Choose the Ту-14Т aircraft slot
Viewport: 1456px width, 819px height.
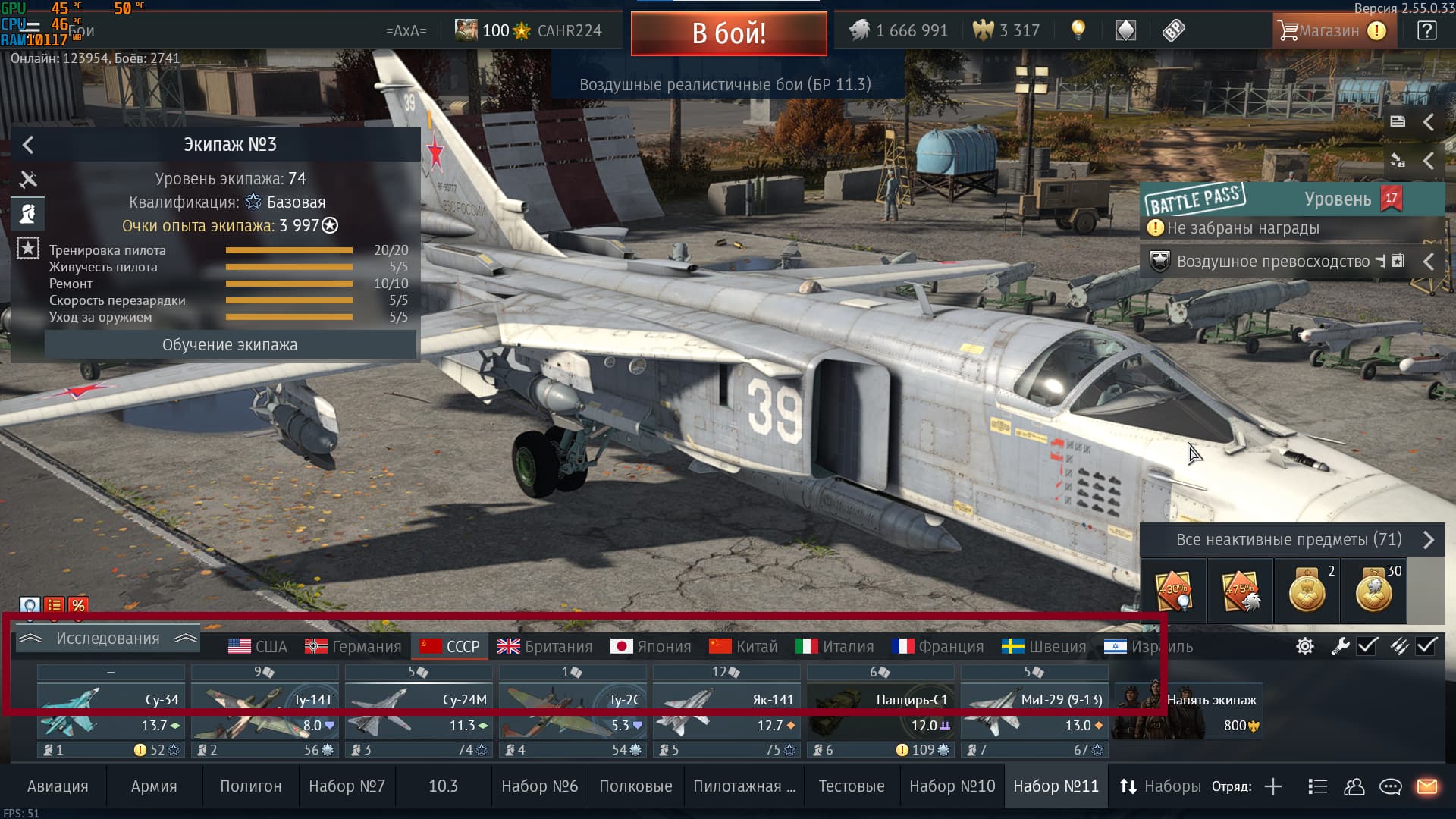pos(264,713)
